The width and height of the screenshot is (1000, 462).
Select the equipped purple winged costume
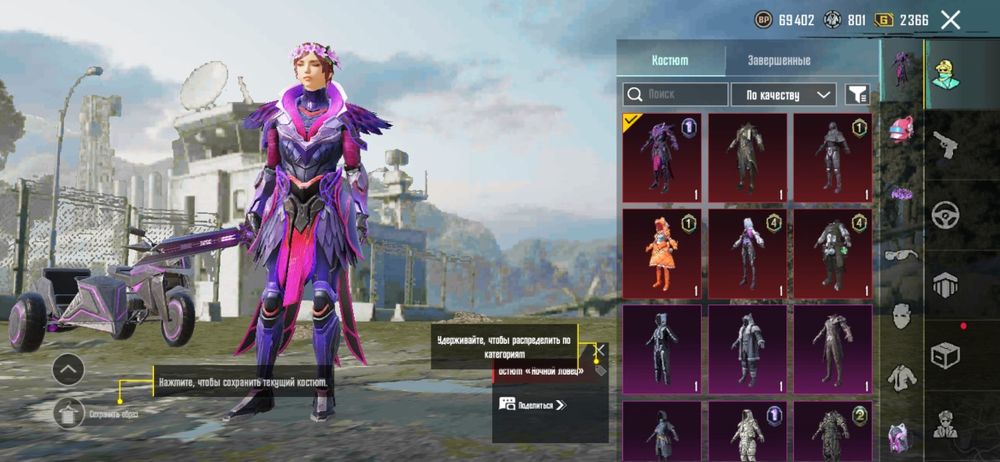661,156
